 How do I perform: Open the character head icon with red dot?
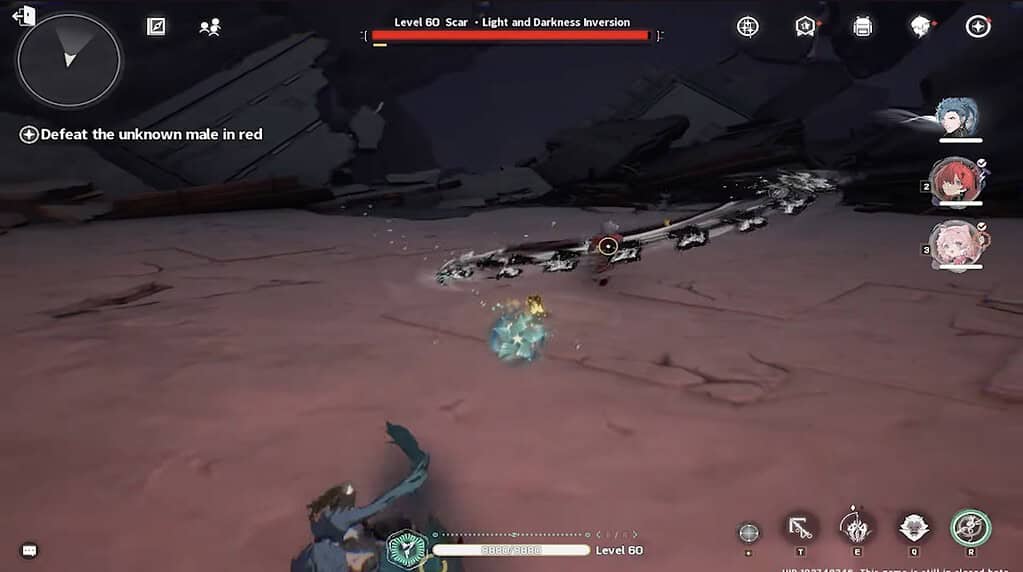coord(920,27)
